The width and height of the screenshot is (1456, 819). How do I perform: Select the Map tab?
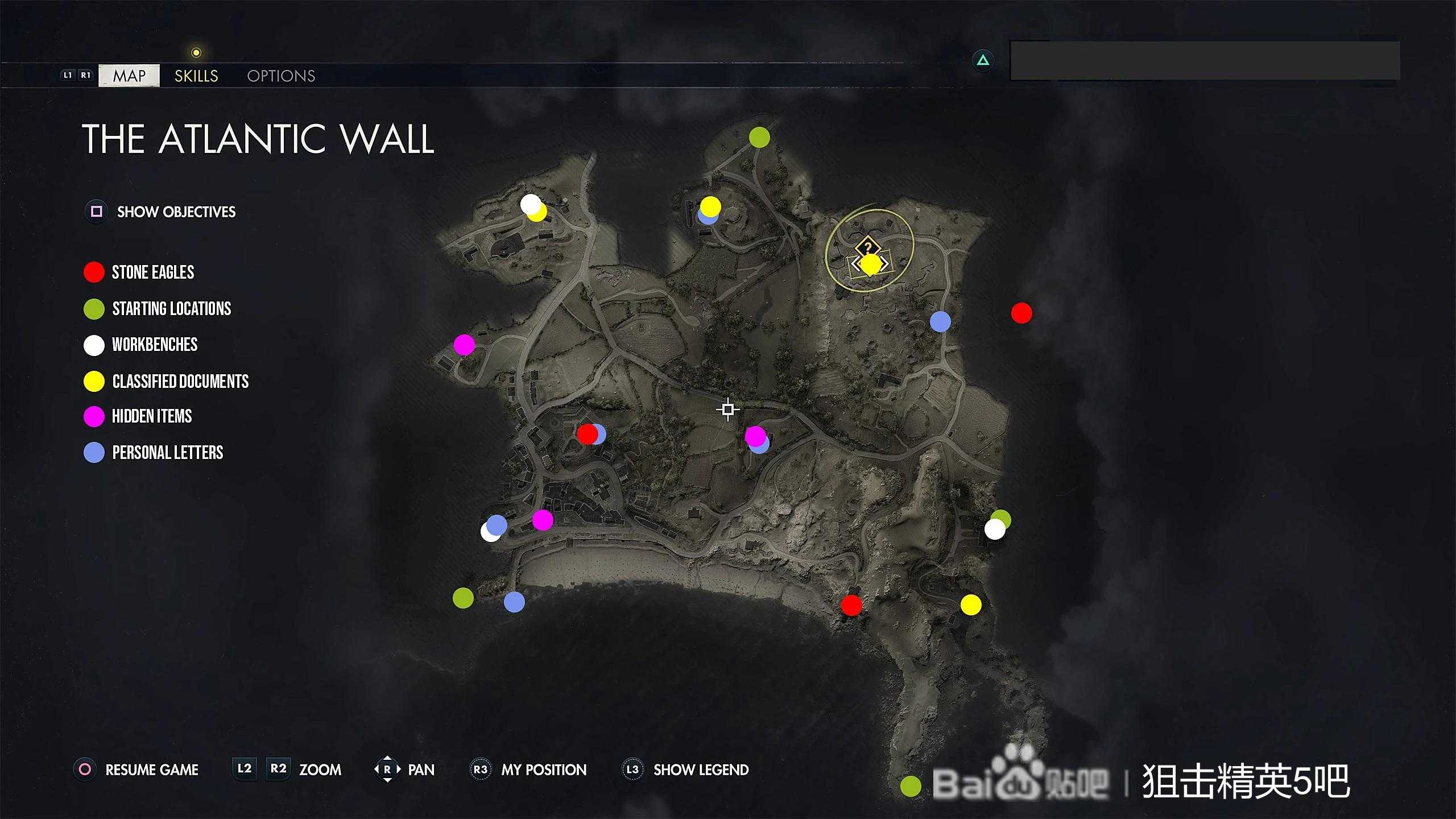tap(129, 76)
